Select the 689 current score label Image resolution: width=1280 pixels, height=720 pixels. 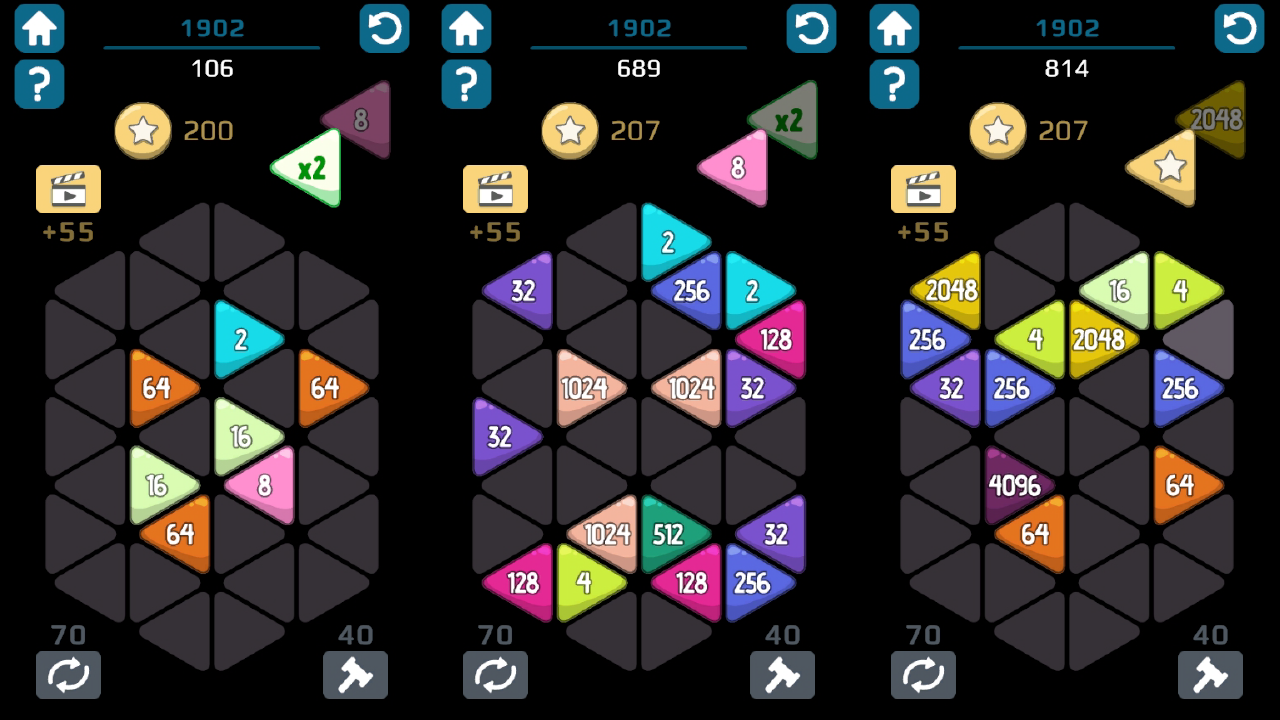point(637,69)
